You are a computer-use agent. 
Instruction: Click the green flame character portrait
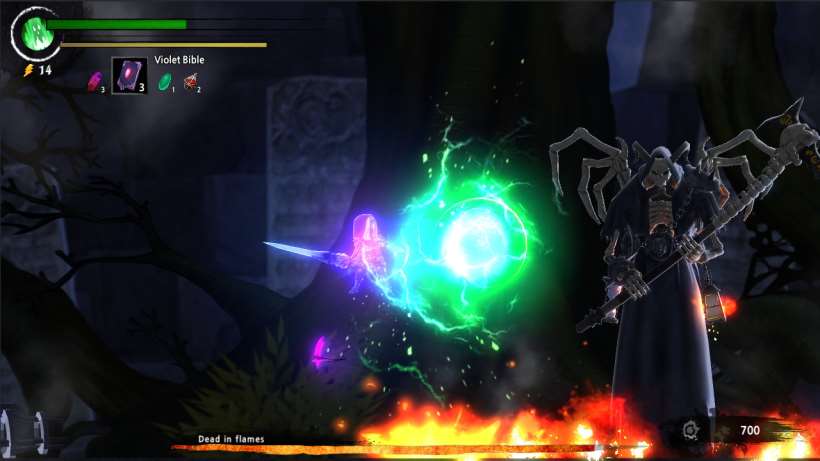(x=35, y=34)
